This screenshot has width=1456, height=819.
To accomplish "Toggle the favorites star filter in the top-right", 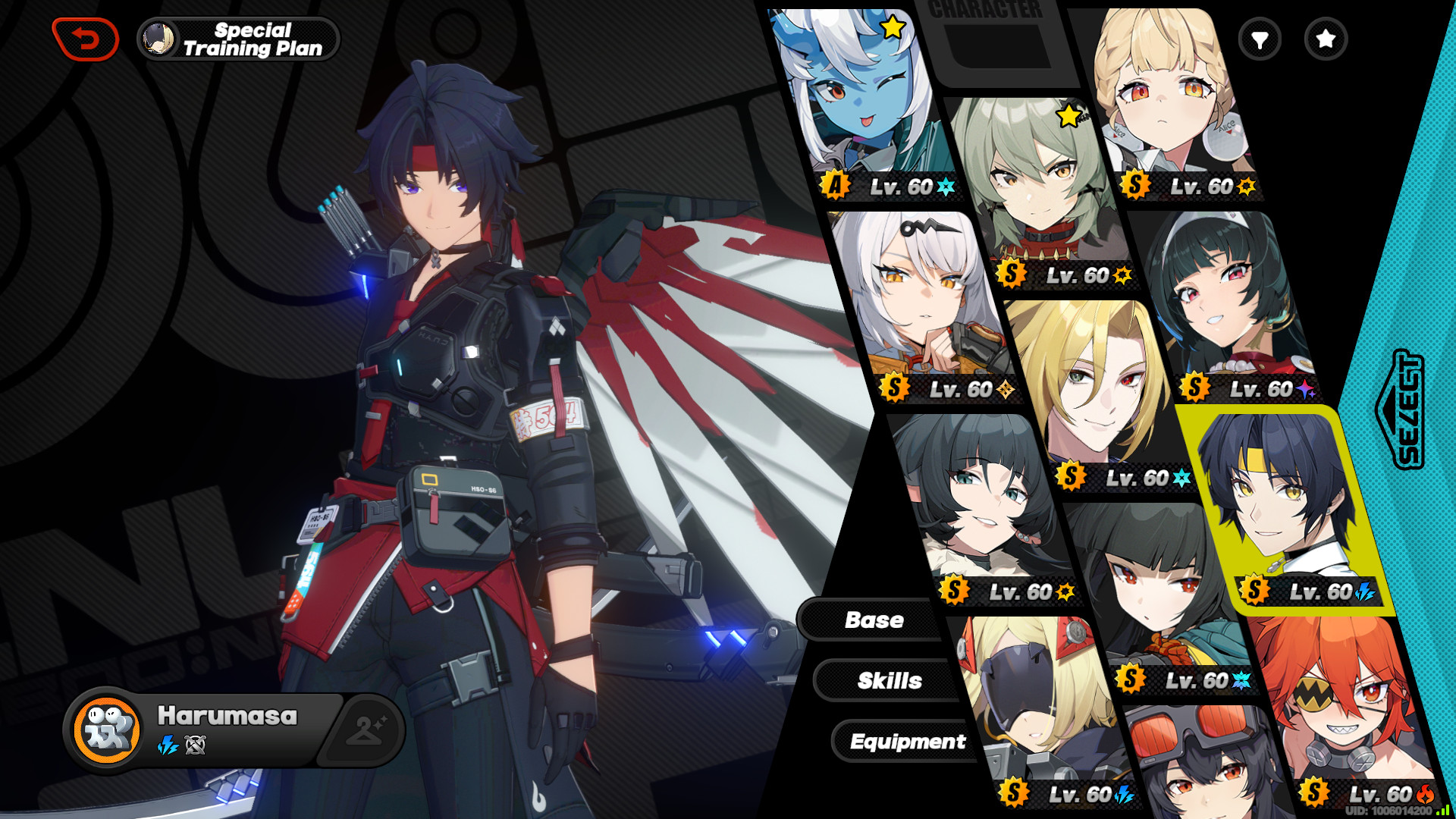I will pos(1325,39).
